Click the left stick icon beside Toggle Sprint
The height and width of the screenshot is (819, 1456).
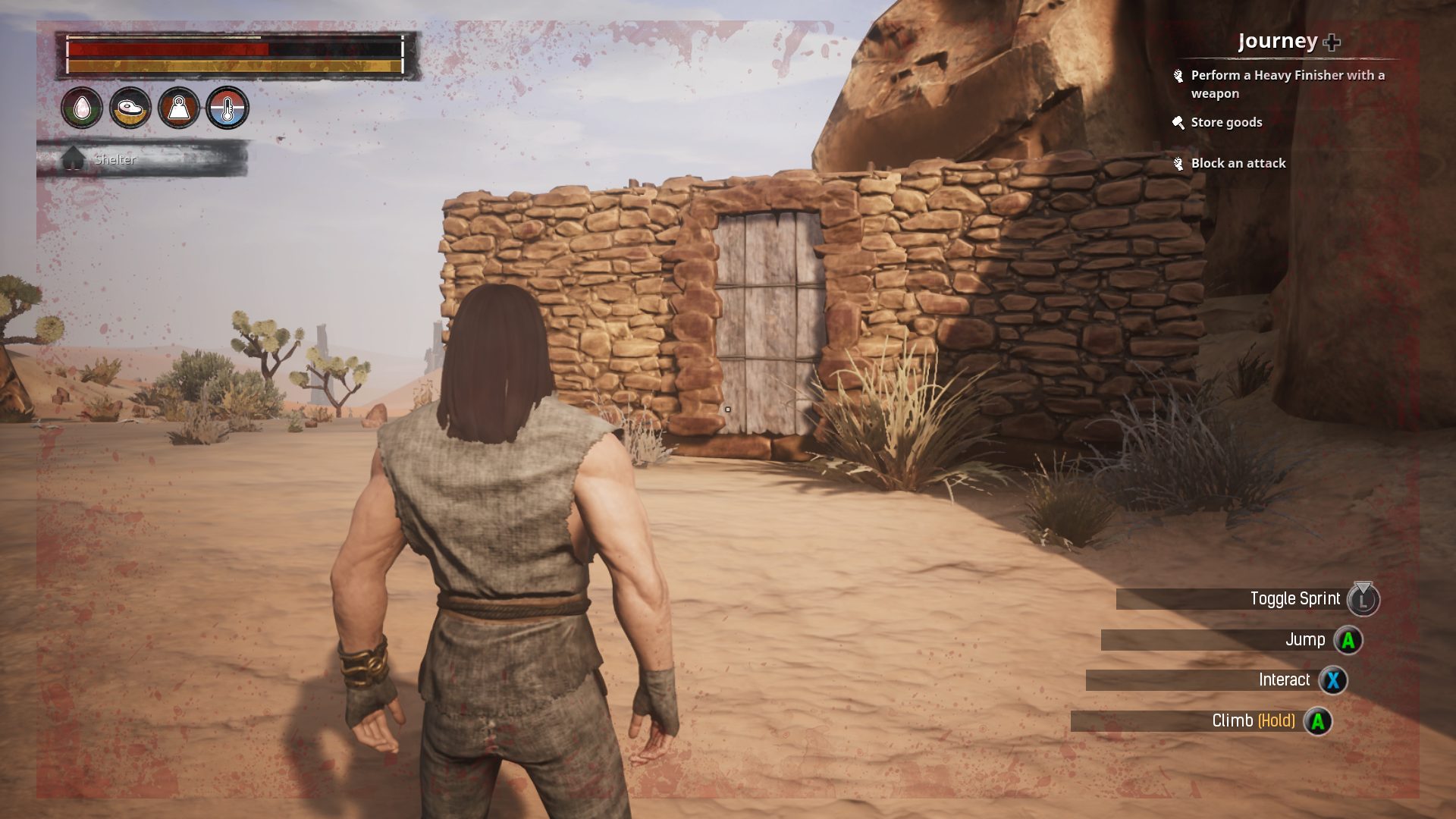click(1365, 598)
